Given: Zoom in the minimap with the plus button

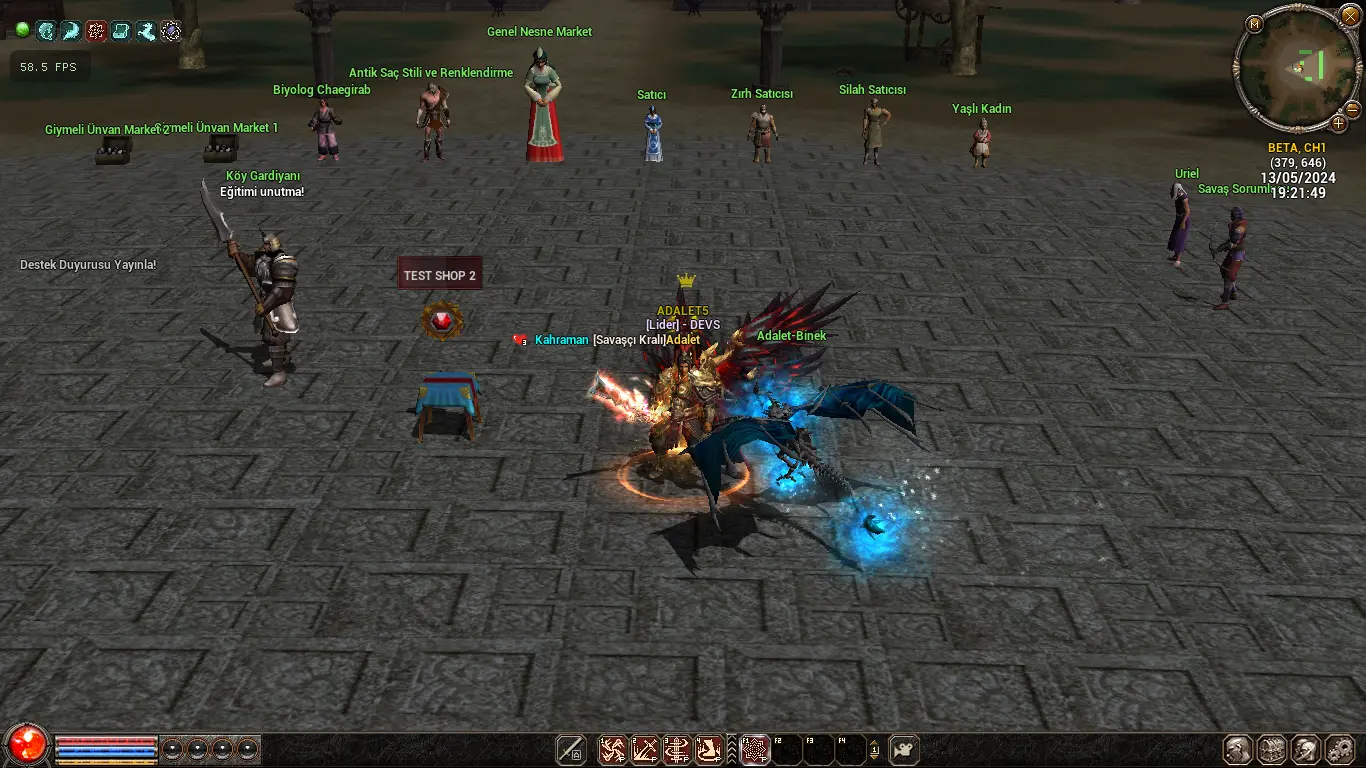Looking at the screenshot, I should (x=1338, y=124).
